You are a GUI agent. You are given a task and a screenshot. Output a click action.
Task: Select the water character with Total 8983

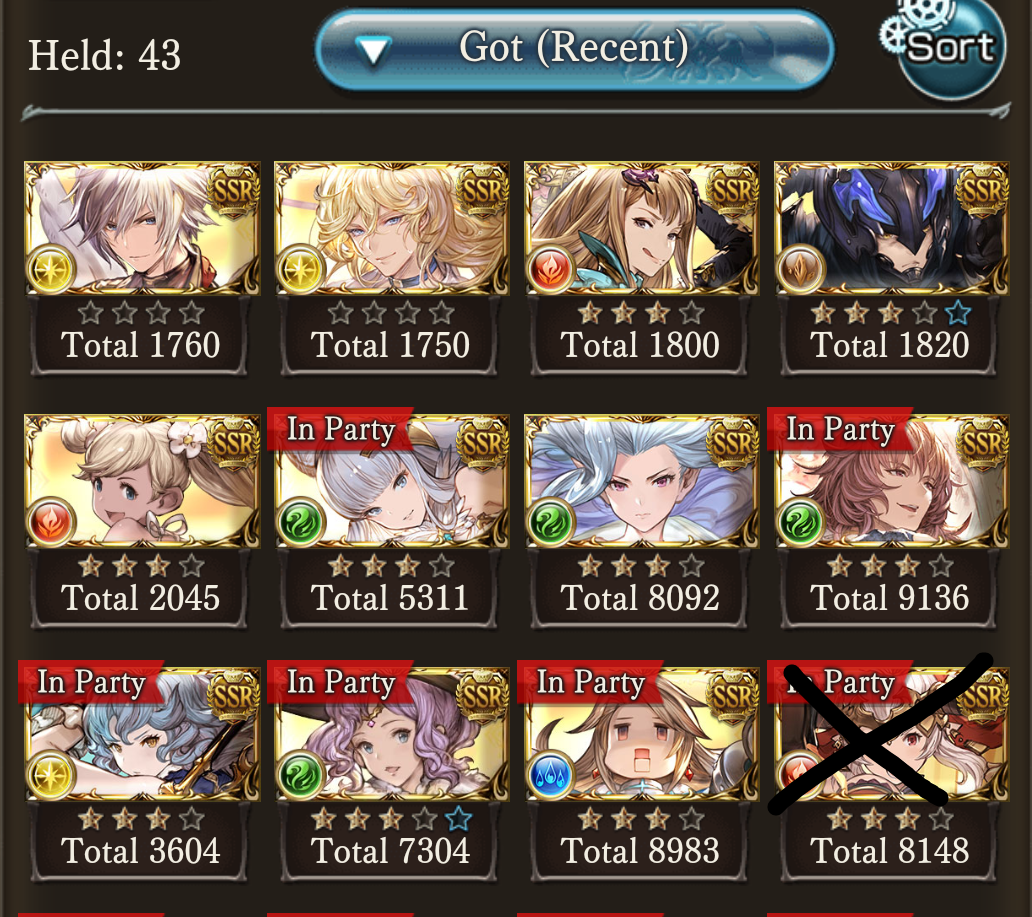pos(641,735)
